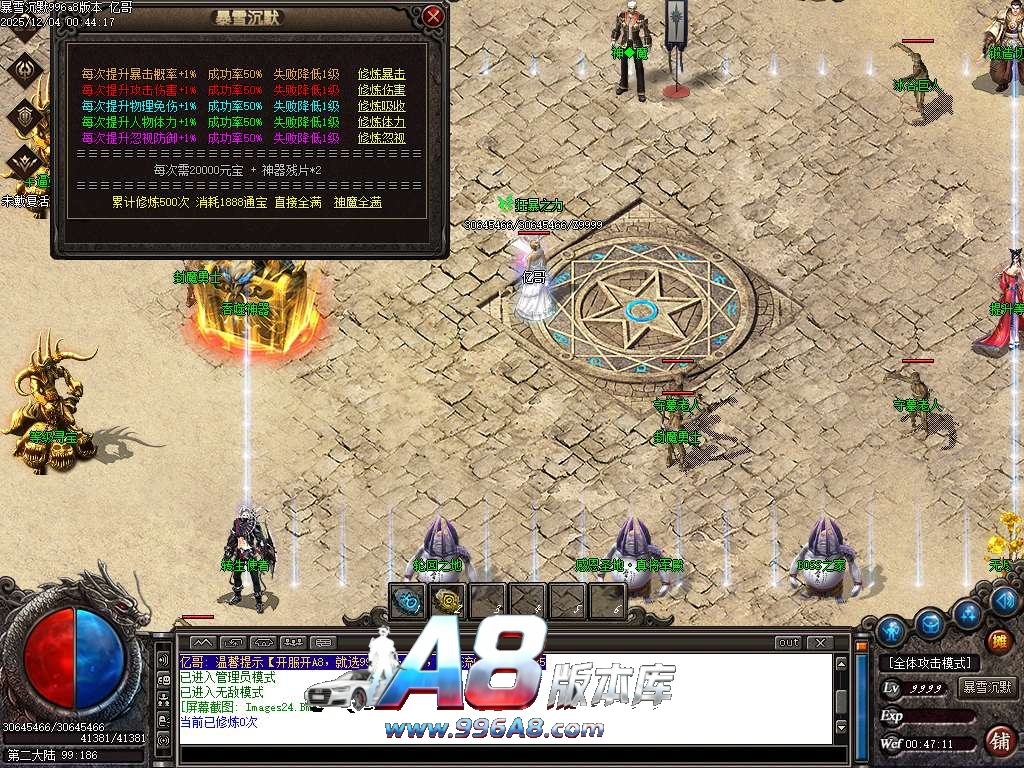Use the blue swirl item in hotbar
The height and width of the screenshot is (768, 1024).
408,601
